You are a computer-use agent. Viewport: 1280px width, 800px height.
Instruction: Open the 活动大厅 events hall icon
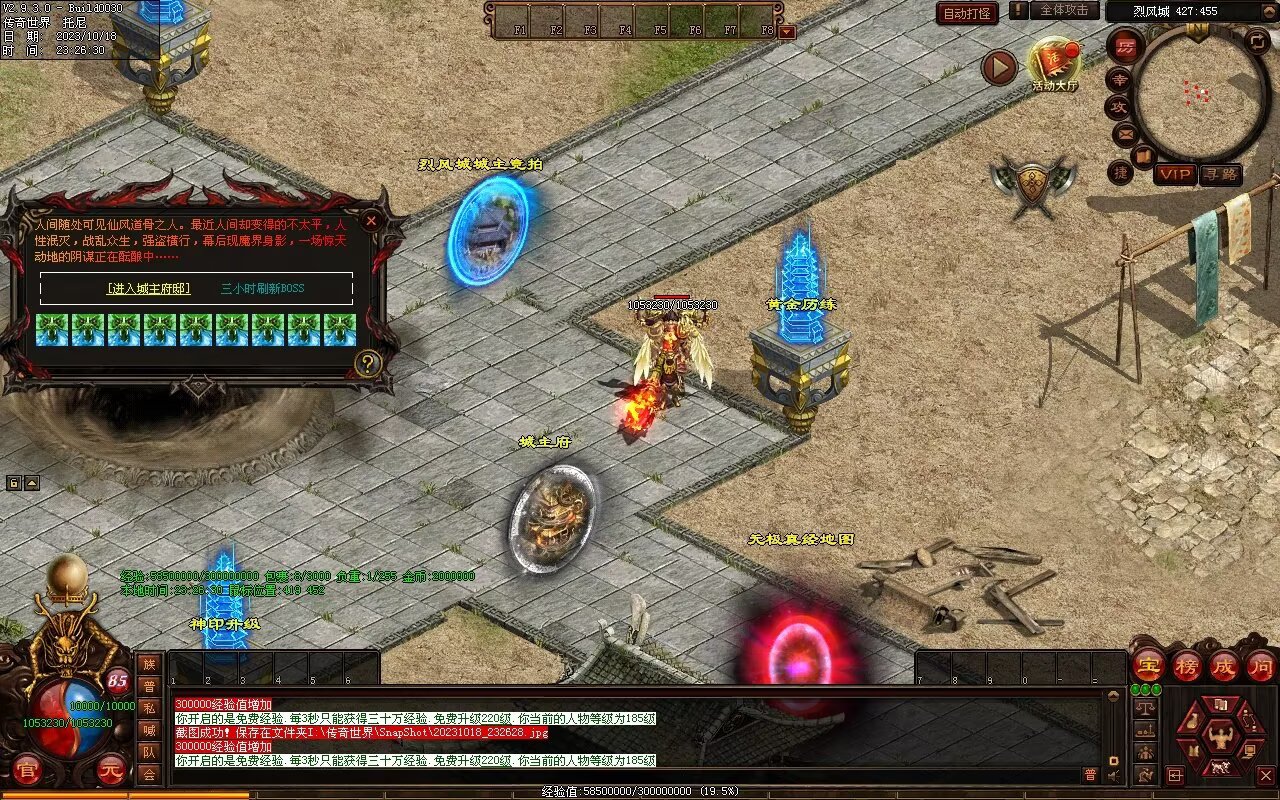(1055, 65)
